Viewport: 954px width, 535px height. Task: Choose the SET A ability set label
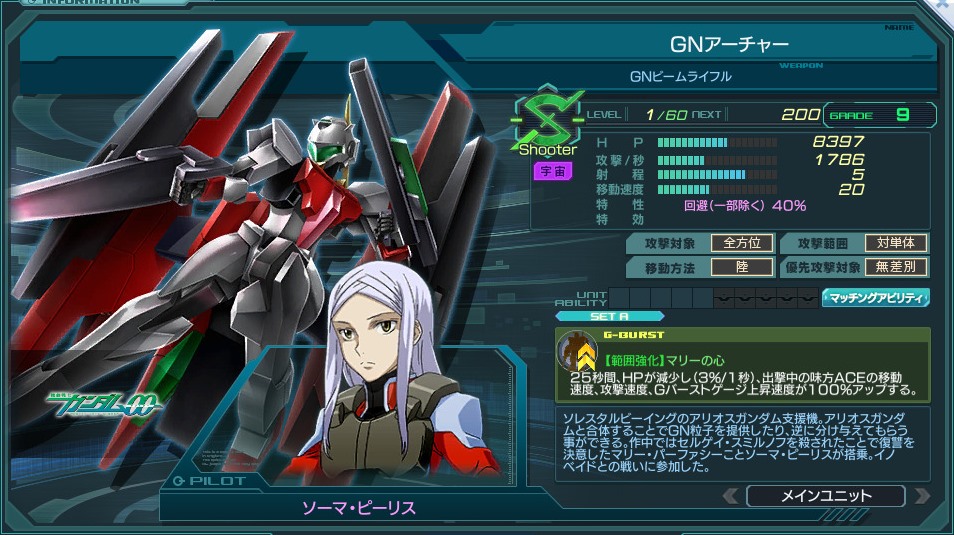tap(609, 316)
